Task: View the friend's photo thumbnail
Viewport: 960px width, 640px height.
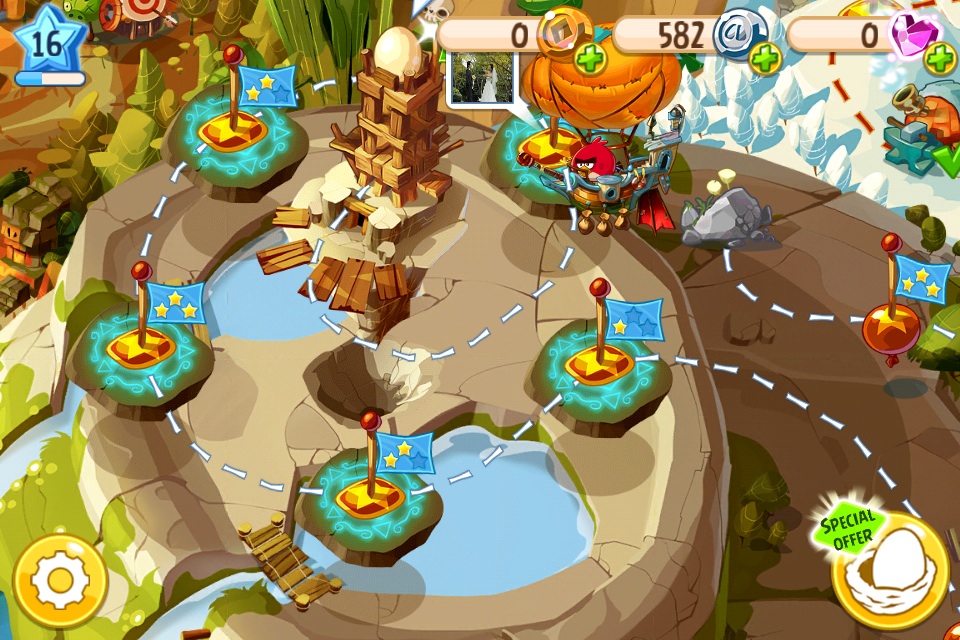Action: (x=484, y=78)
